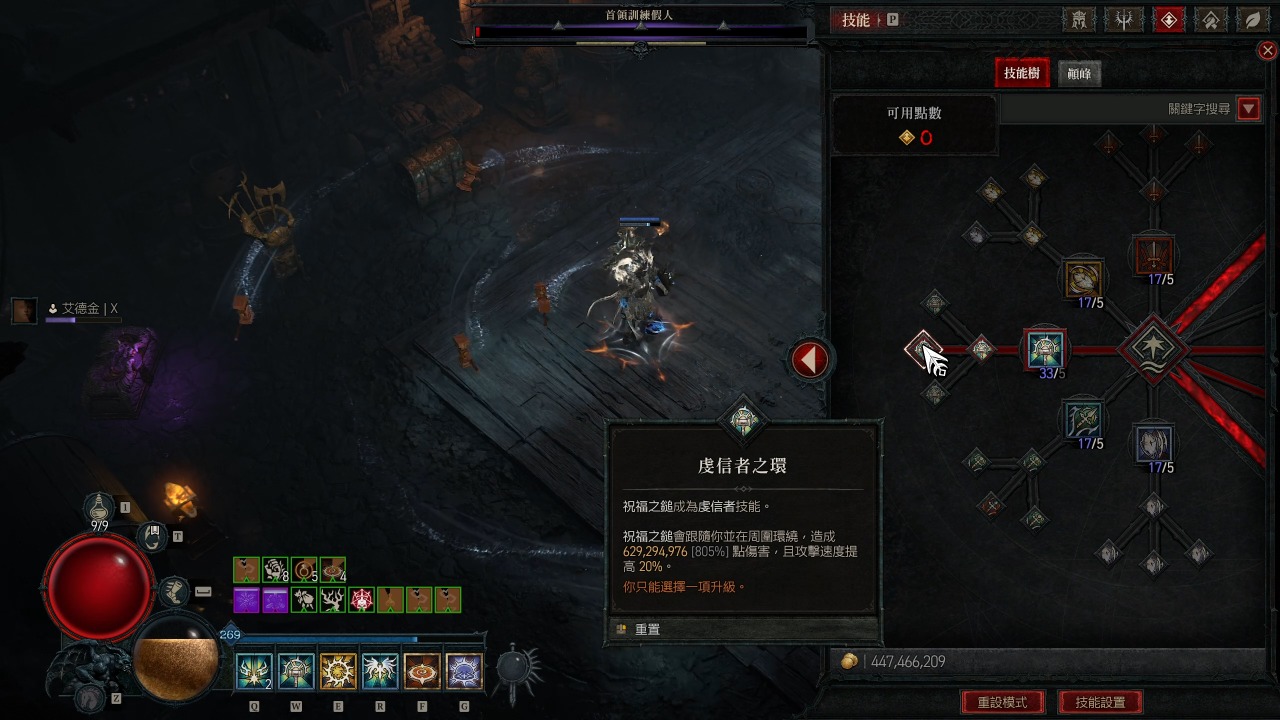Select the spear skill node at 17/5
The width and height of the screenshot is (1280, 720).
tap(1083, 419)
